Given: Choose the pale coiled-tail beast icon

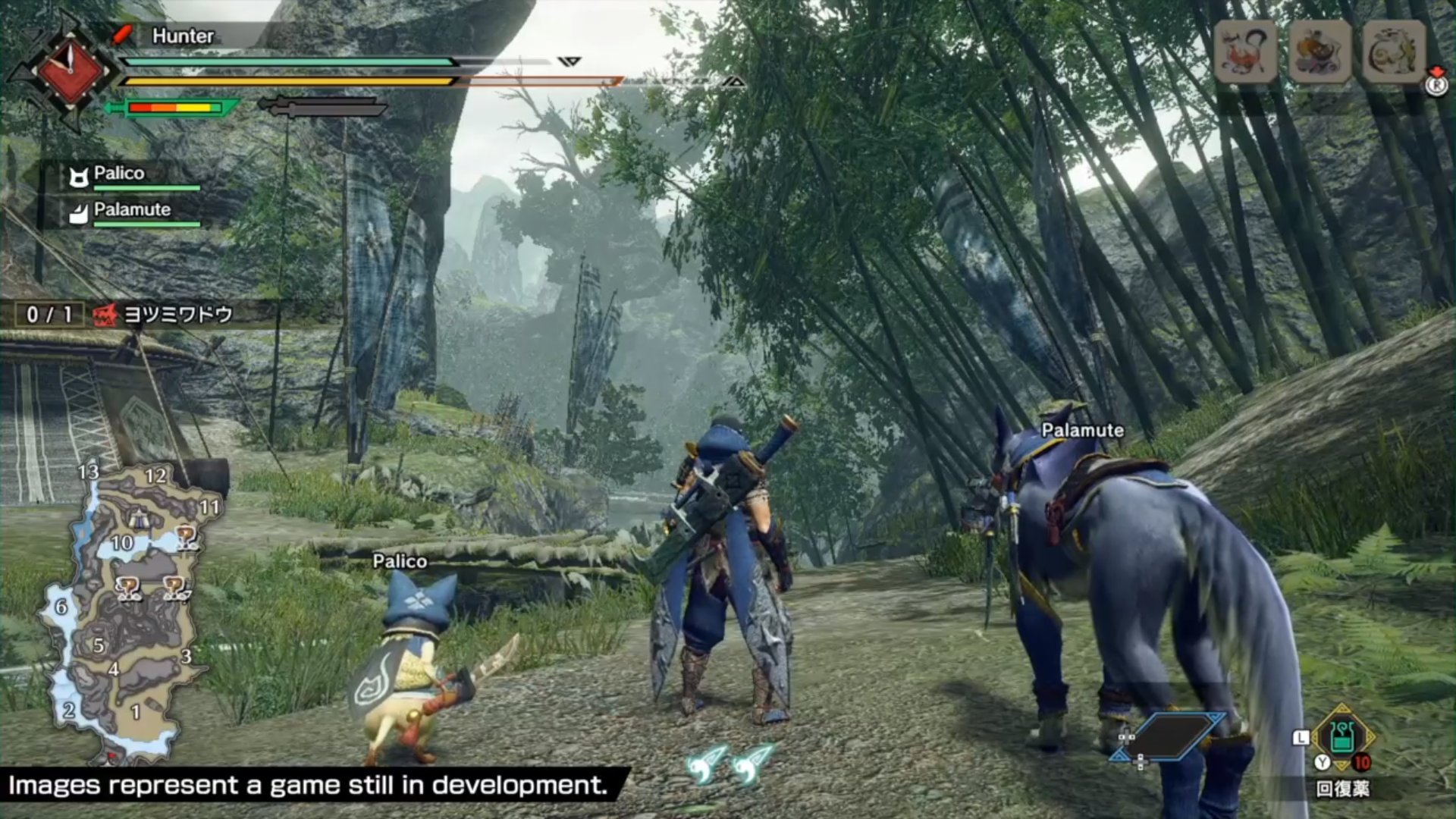Looking at the screenshot, I should [1394, 51].
